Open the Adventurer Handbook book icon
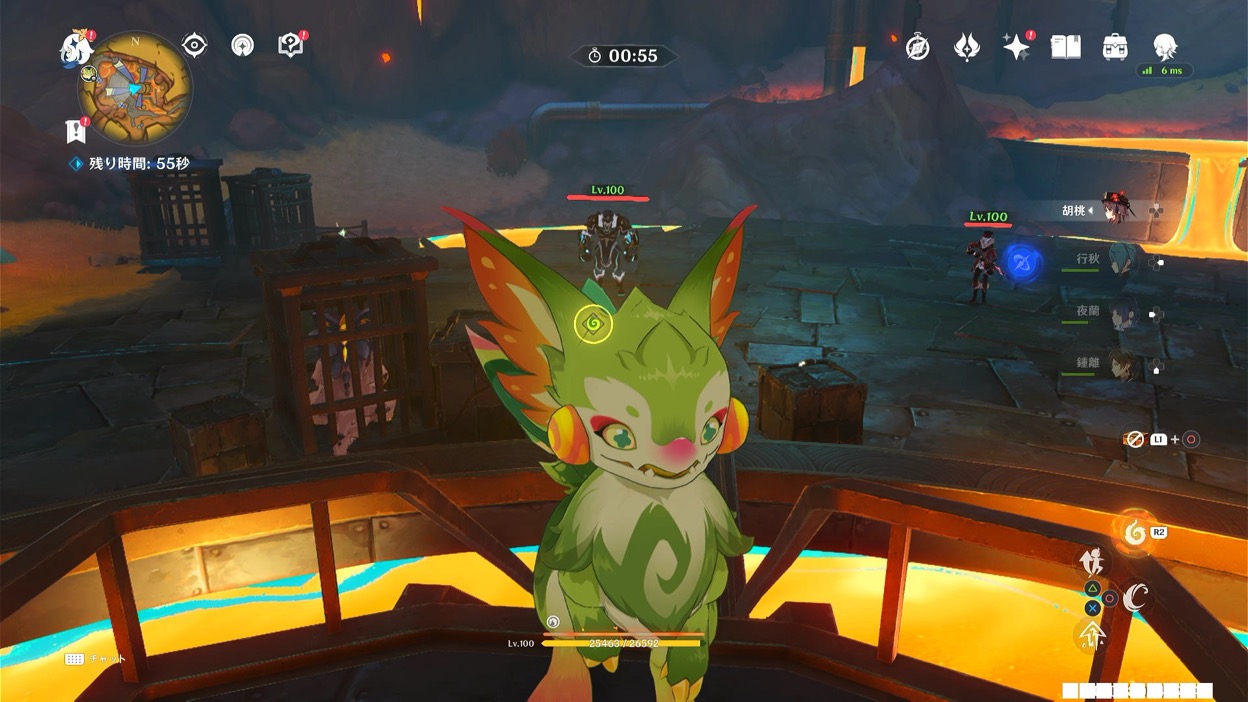 pos(1066,47)
